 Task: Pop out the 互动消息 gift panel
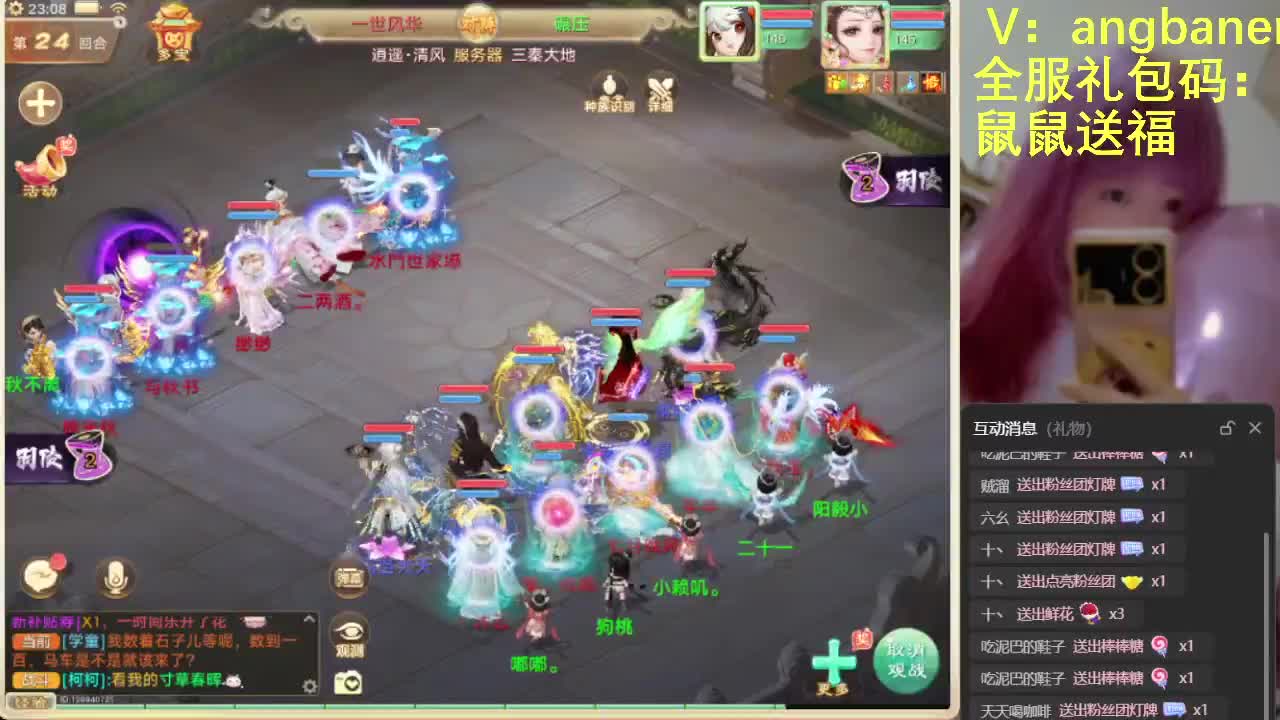pyautogui.click(x=1227, y=427)
